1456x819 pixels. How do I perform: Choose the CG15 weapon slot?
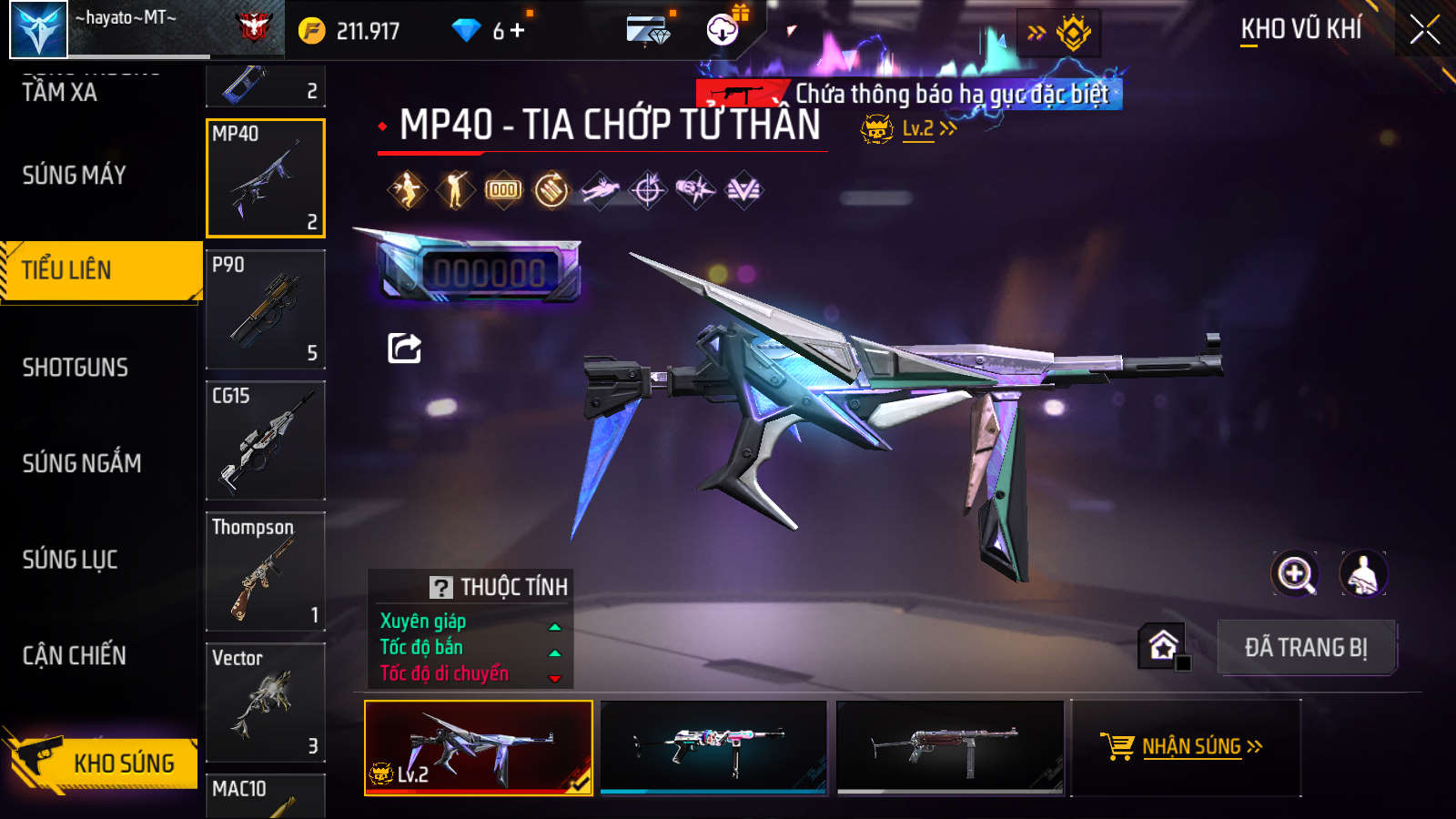click(x=266, y=440)
